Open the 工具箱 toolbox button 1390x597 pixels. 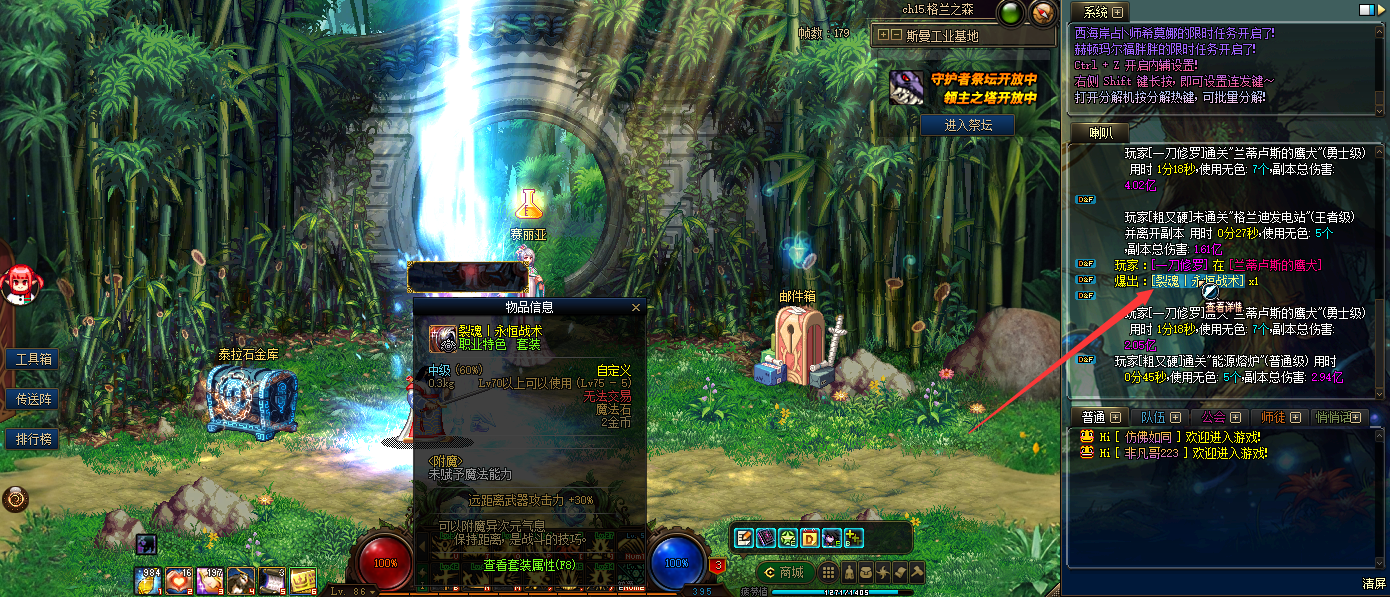tap(32, 359)
